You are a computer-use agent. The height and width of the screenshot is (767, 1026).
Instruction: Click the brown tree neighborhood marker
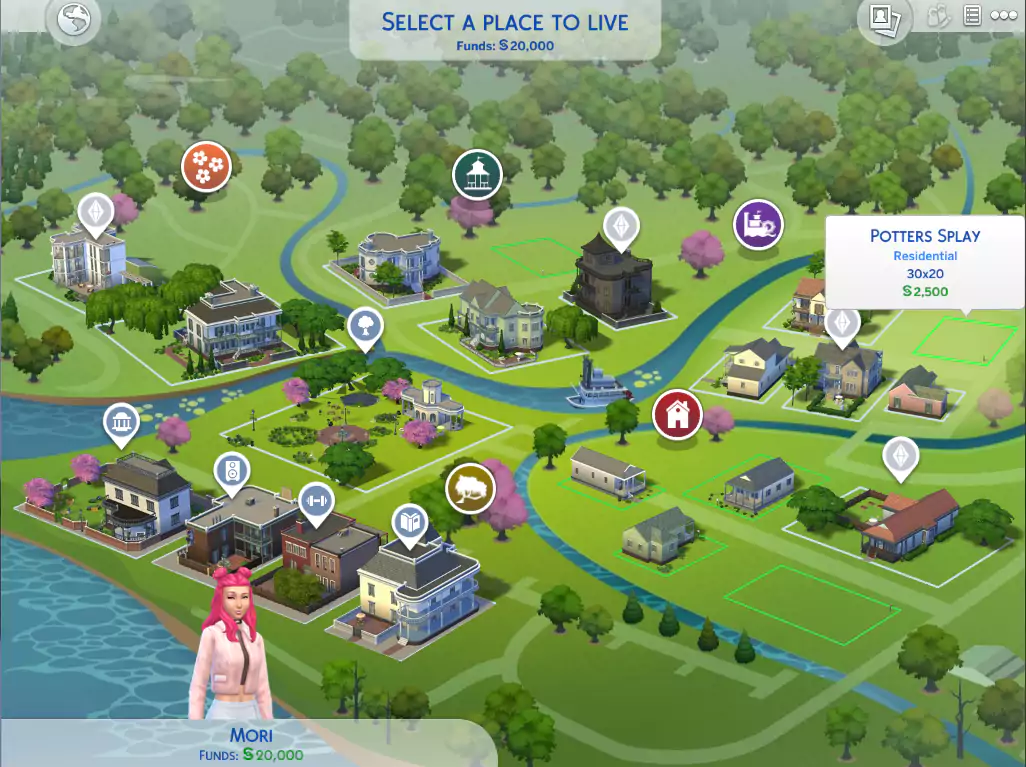[x=470, y=487]
